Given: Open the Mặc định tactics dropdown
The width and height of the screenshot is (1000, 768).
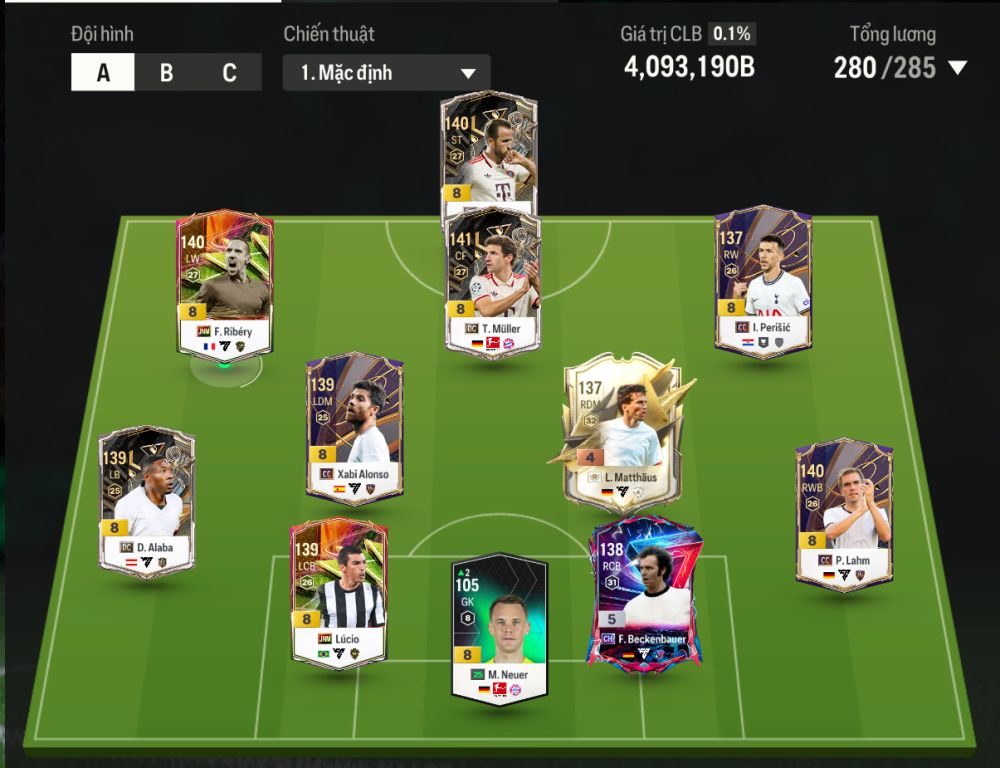Looking at the screenshot, I should [x=386, y=73].
